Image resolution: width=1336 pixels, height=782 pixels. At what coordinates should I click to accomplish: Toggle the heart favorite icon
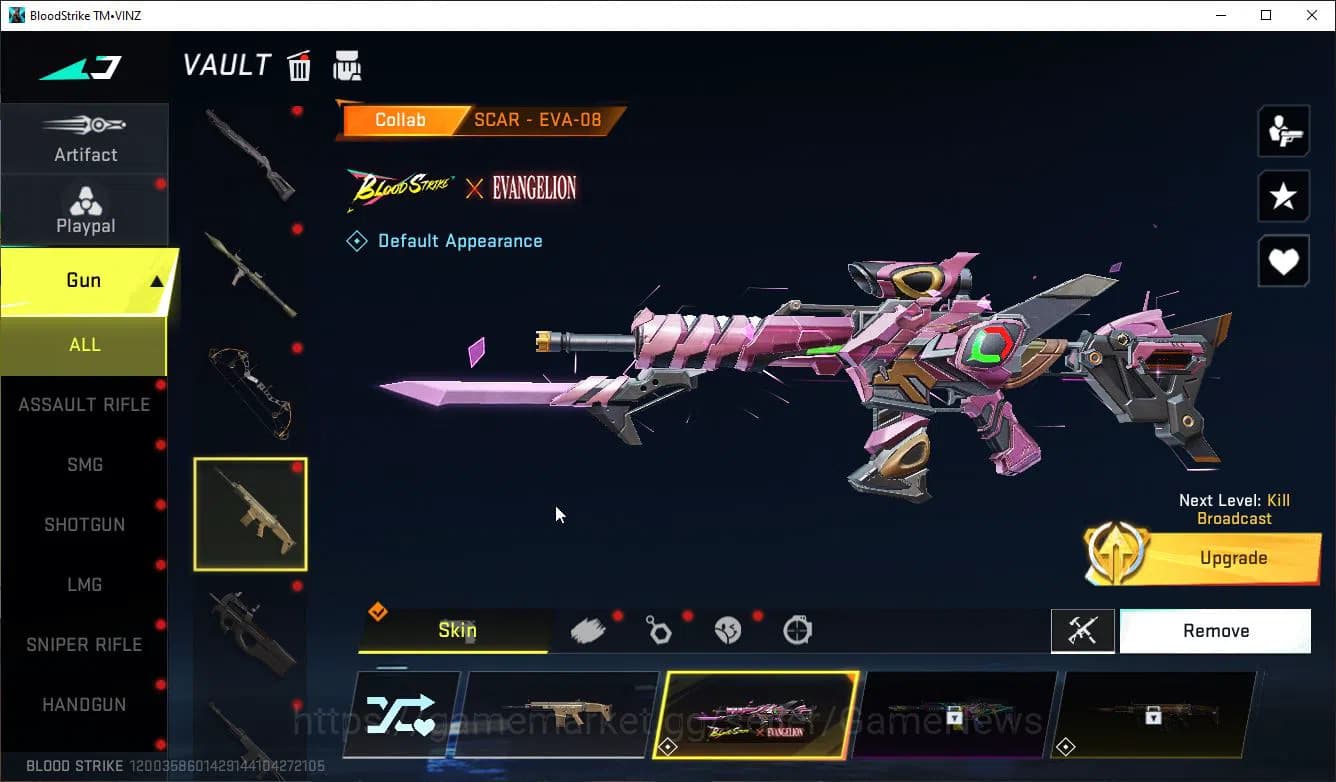1283,262
